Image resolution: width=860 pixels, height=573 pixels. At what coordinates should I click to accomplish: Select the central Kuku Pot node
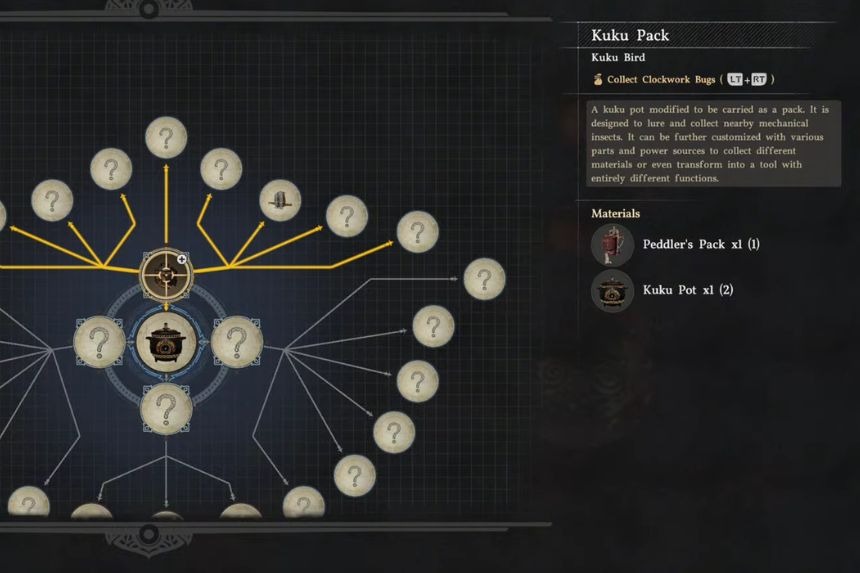click(166, 342)
